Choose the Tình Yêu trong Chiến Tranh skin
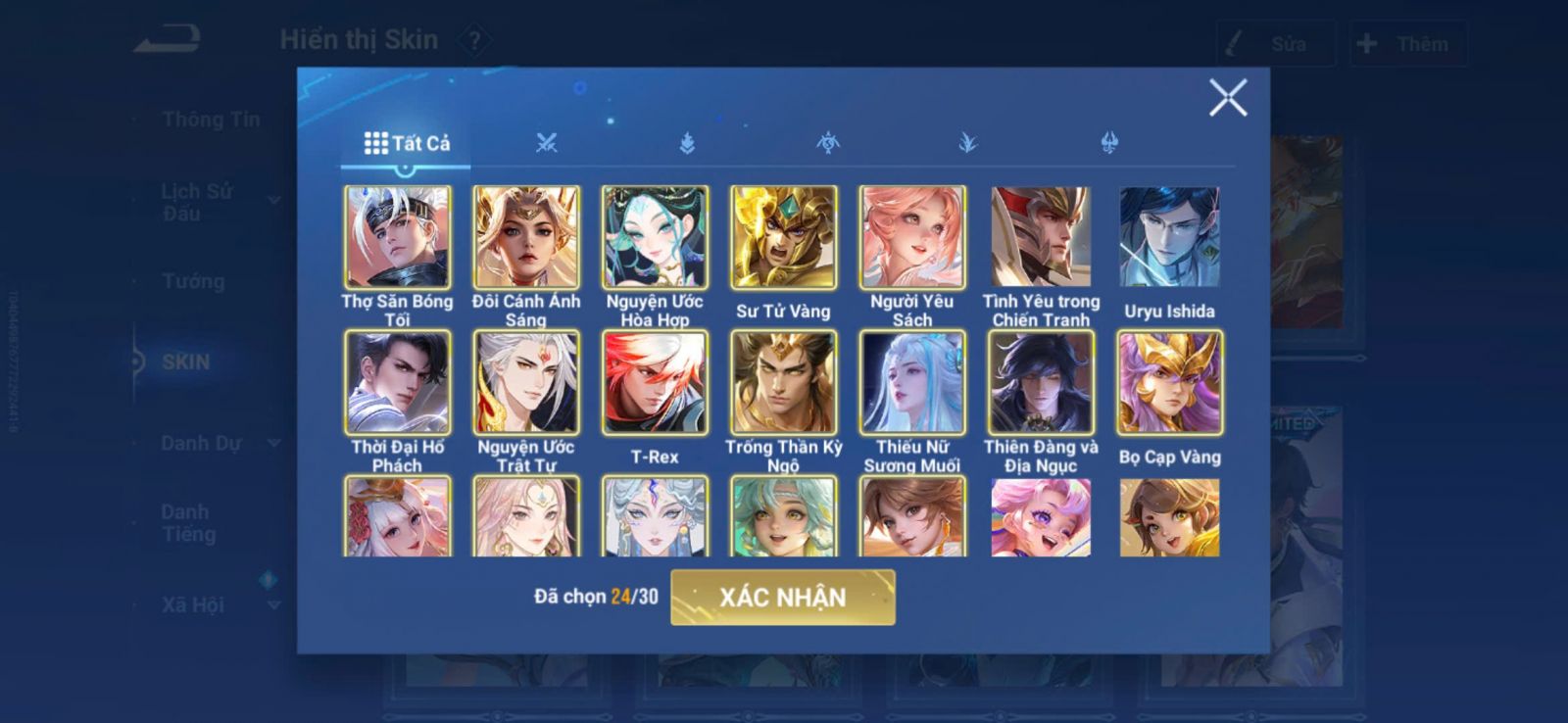The width and height of the screenshot is (1568, 723). click(1041, 238)
